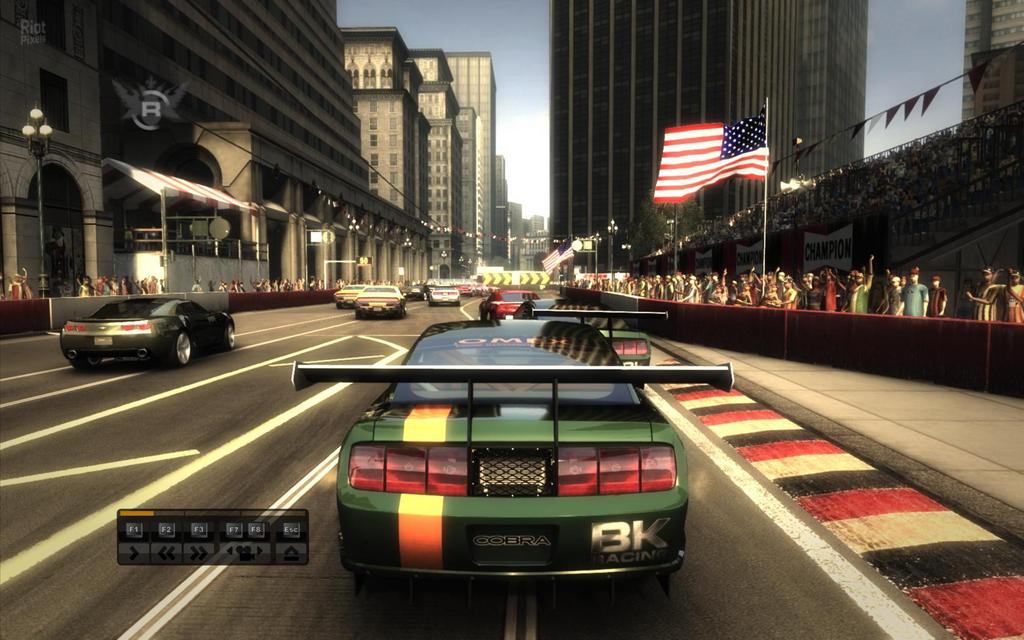Eject to exit the replay

(291, 551)
